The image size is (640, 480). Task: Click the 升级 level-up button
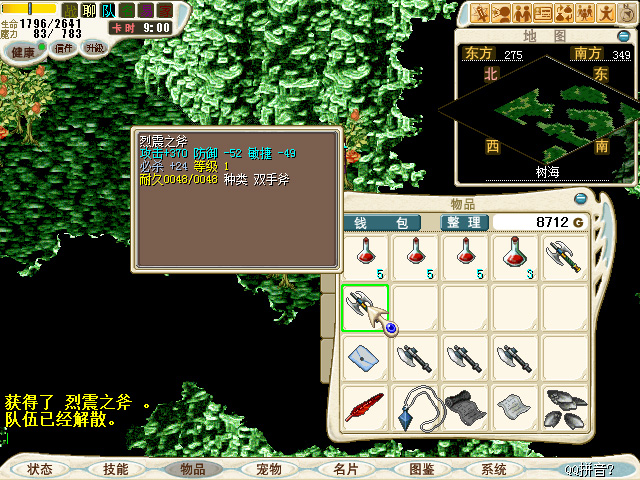pyautogui.click(x=94, y=48)
